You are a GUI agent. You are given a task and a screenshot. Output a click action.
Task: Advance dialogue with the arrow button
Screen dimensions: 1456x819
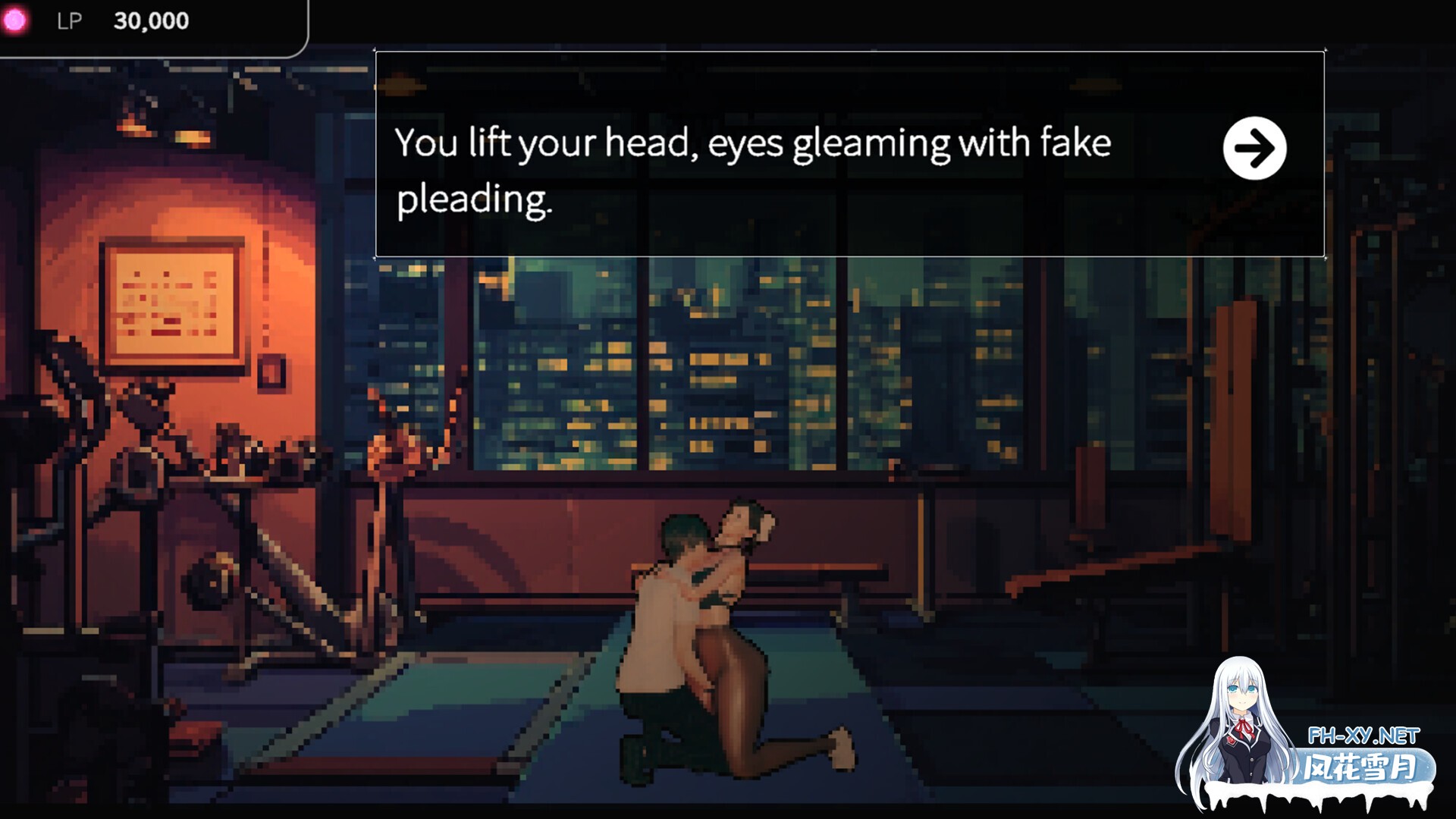(1254, 149)
